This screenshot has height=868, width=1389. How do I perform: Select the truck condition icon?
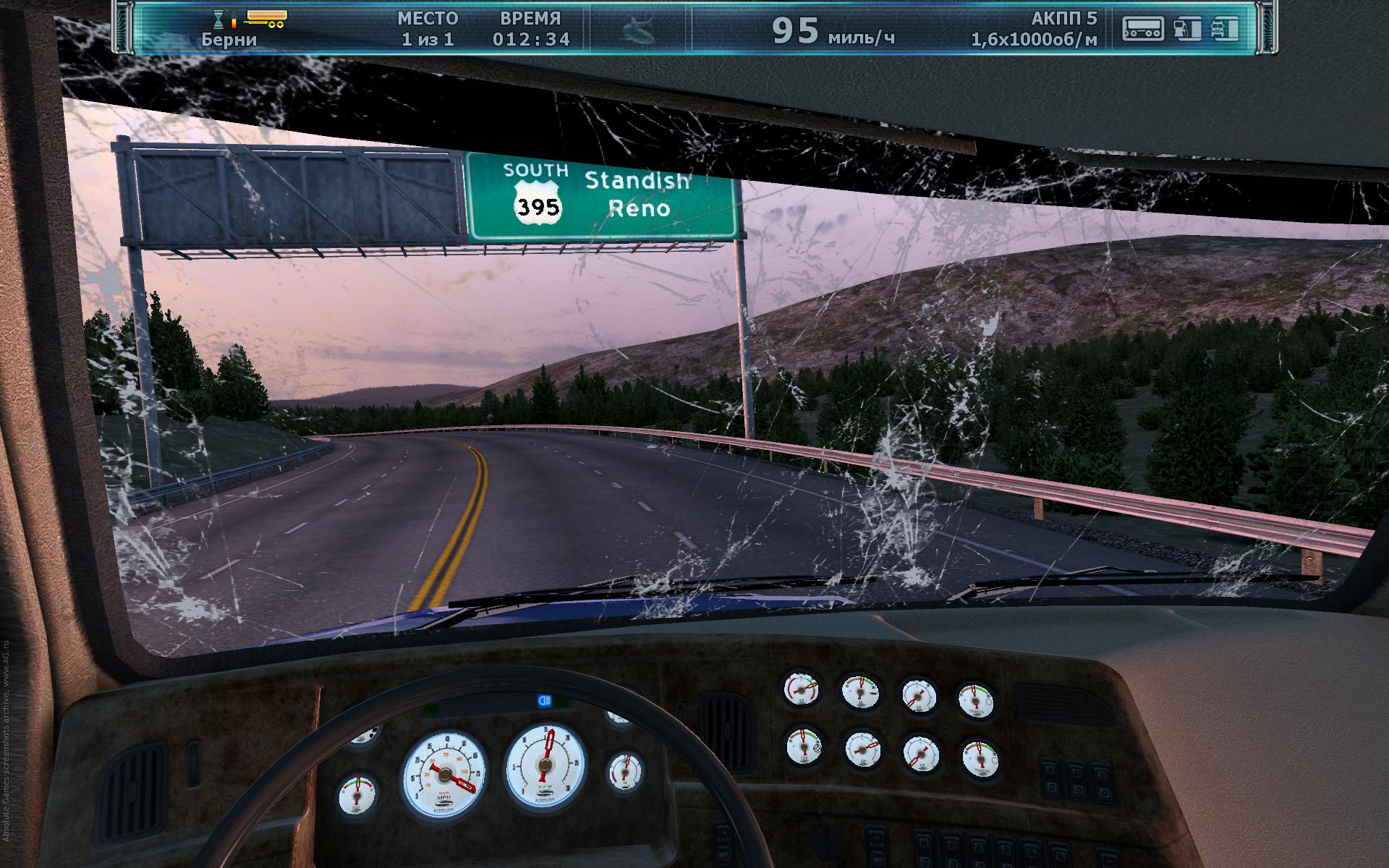[x=1224, y=29]
